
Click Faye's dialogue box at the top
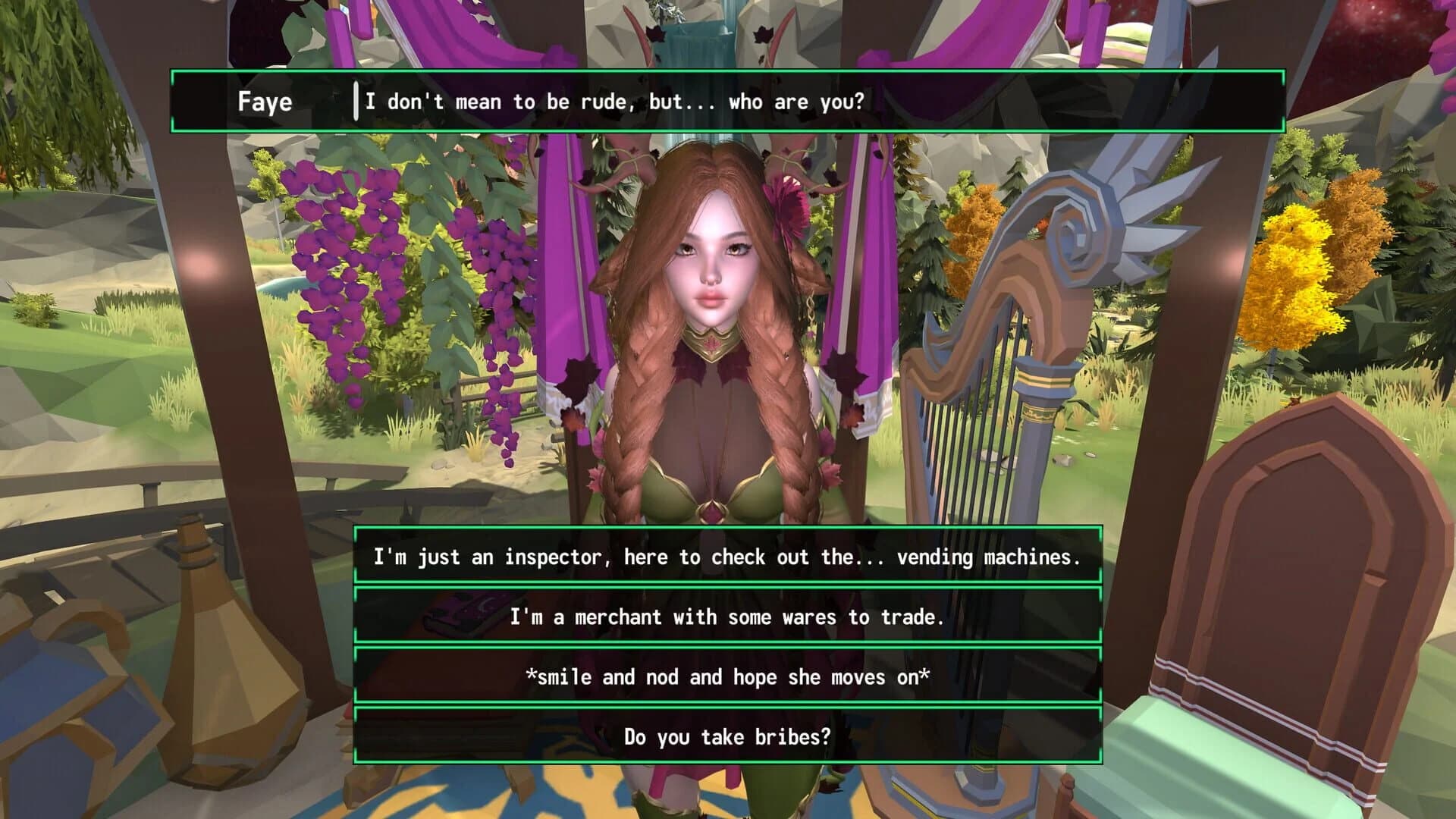(728, 101)
